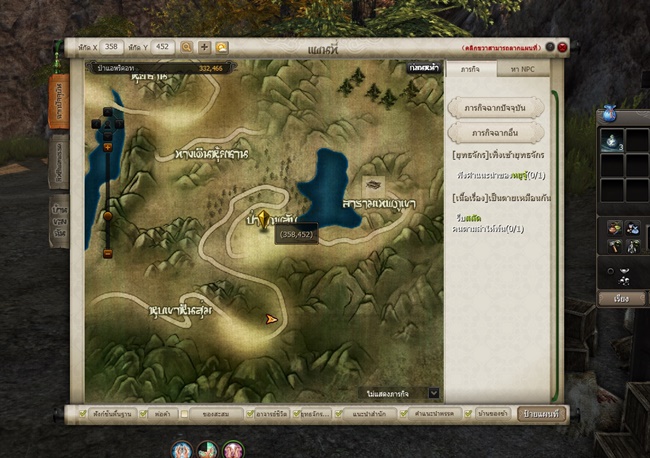
Task: Click the X coordinate input field
Action: [x=111, y=46]
